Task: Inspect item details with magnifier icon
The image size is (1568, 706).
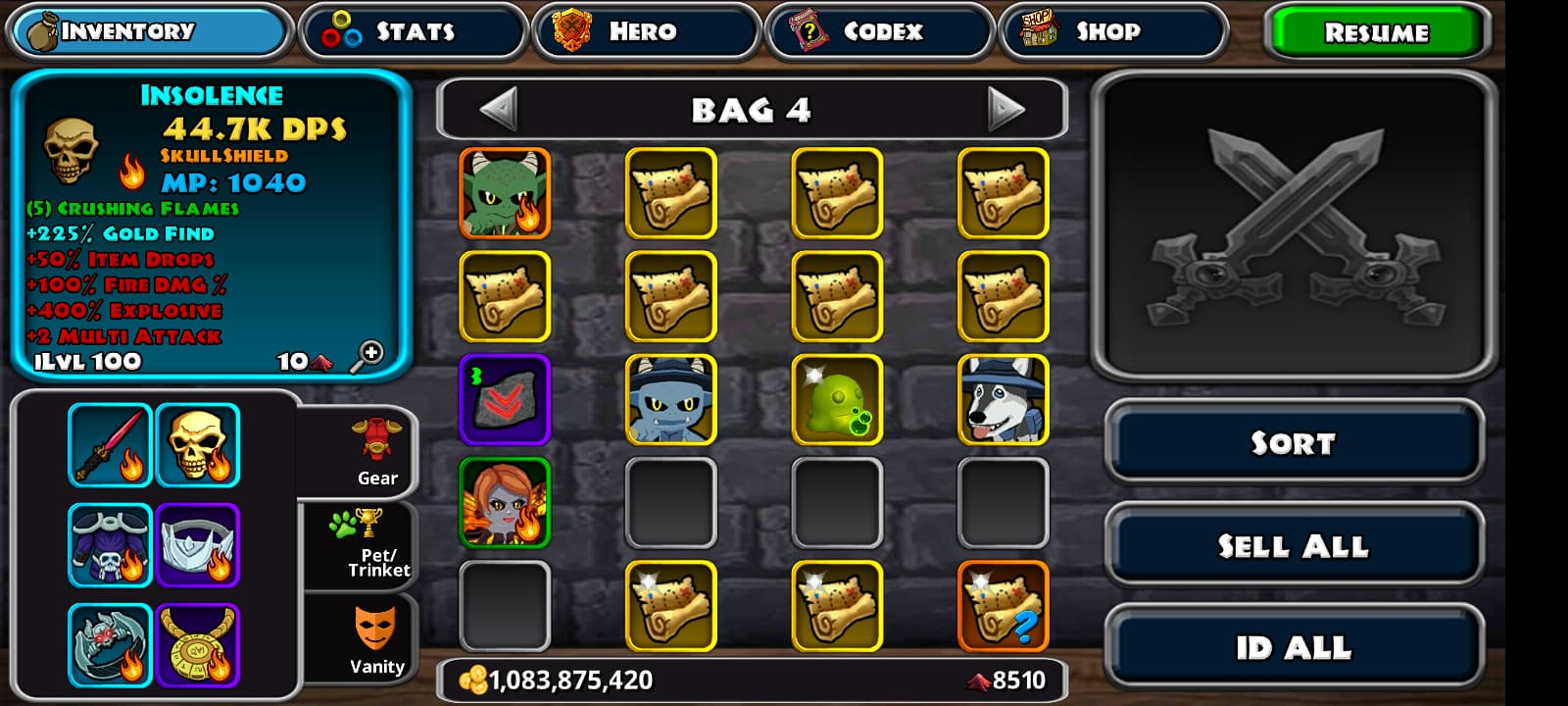Action: [x=367, y=356]
